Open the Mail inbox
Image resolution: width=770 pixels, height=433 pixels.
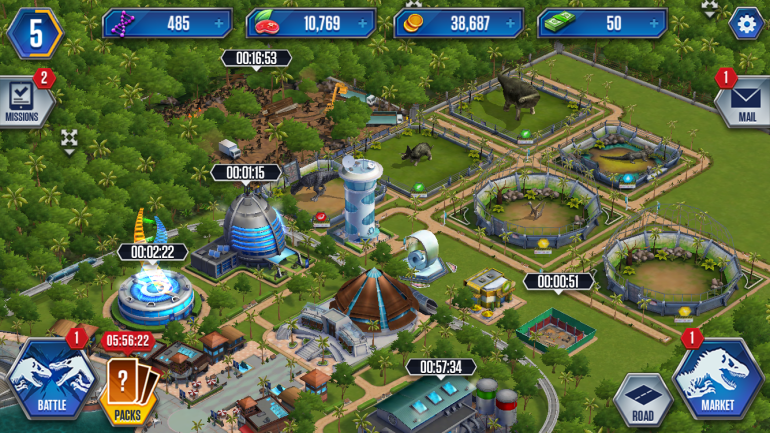click(746, 101)
